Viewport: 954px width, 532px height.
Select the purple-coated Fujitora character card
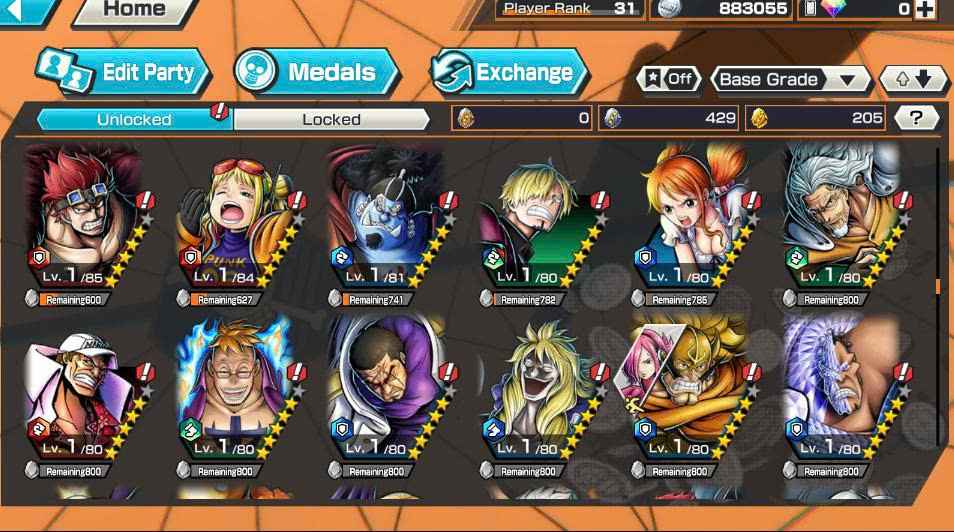tap(386, 392)
